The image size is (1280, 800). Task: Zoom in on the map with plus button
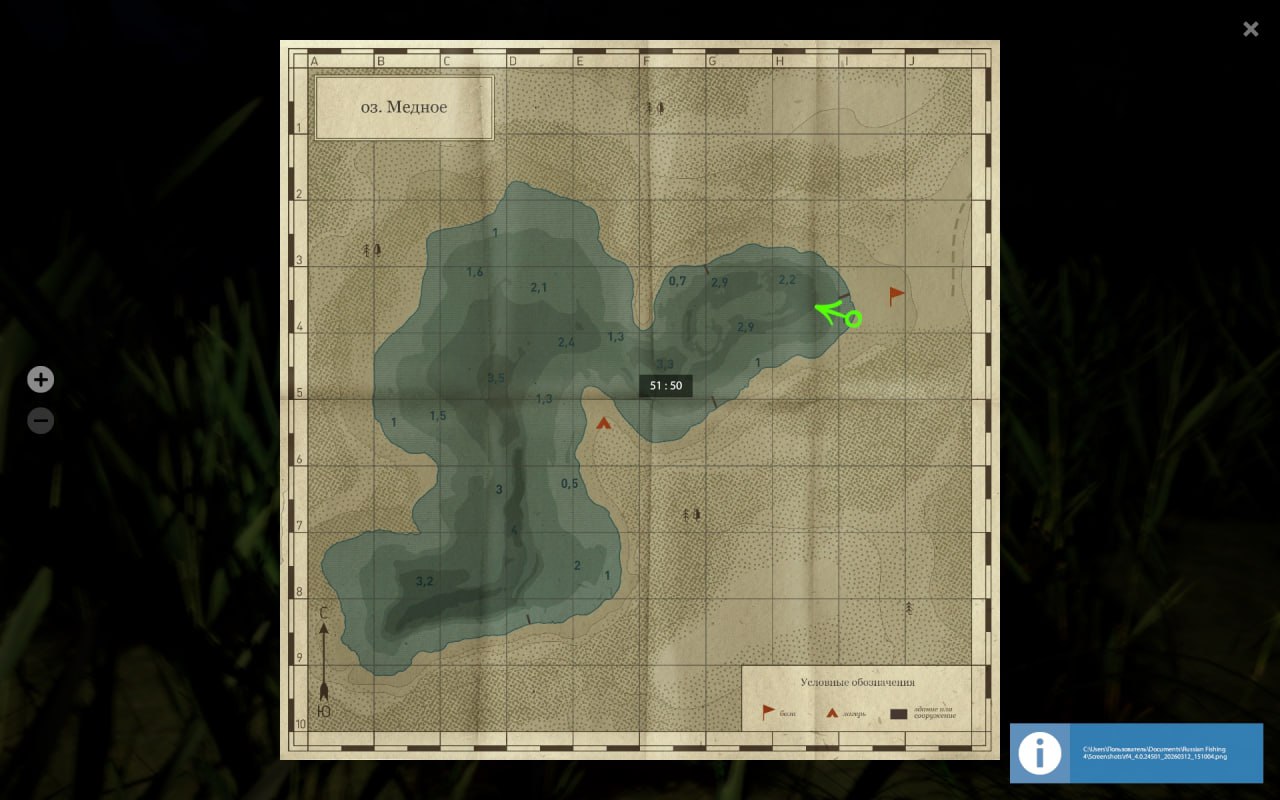click(40, 379)
